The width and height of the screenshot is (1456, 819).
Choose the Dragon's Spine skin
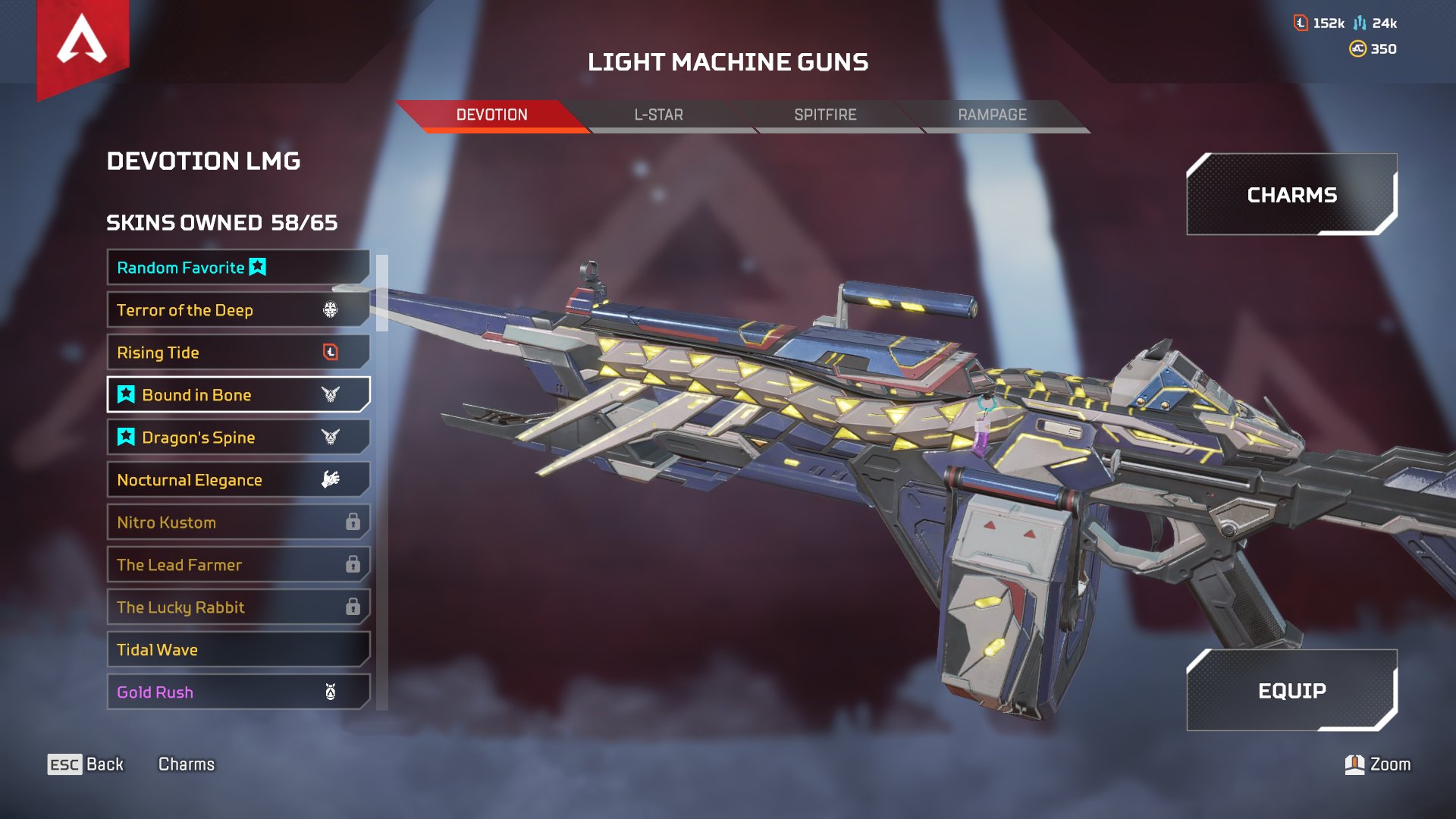238,438
